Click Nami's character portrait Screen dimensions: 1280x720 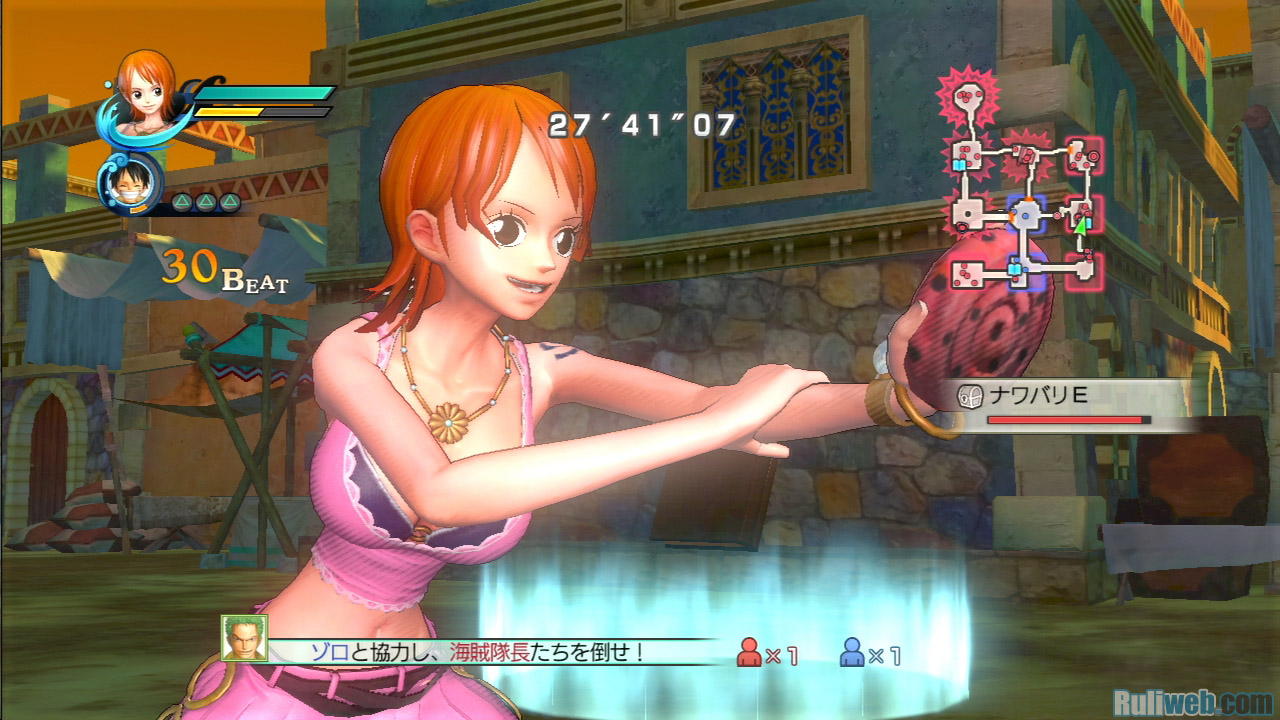(x=147, y=86)
